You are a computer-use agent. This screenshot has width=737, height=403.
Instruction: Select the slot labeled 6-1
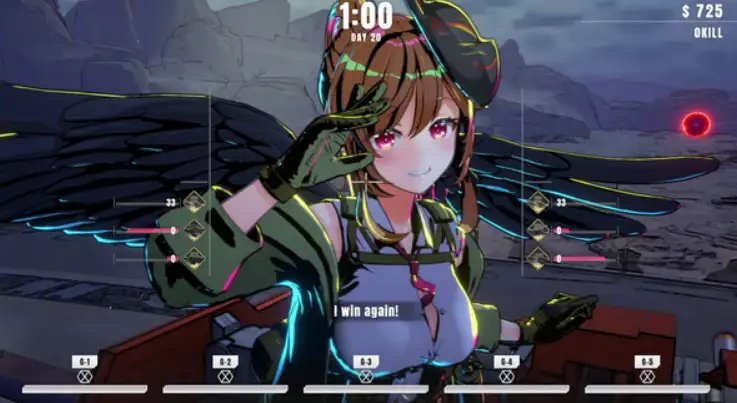85,376
